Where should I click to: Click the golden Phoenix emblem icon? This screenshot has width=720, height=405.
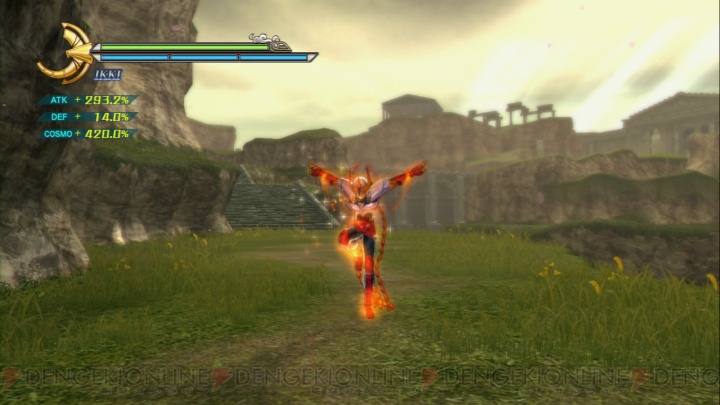pyautogui.click(x=66, y=53)
